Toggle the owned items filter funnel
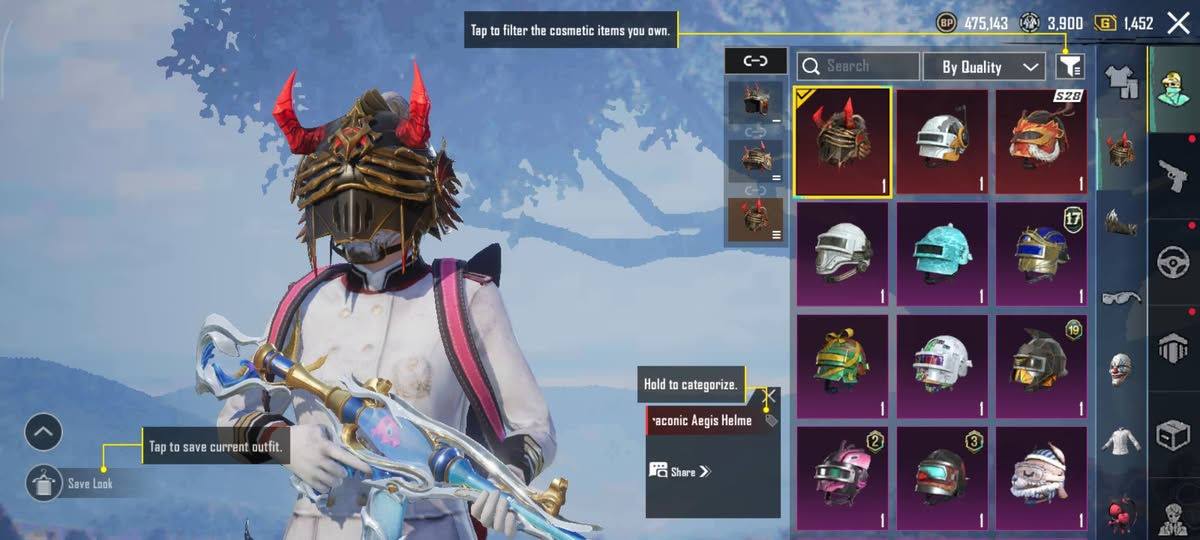1200x540 pixels. click(1069, 67)
